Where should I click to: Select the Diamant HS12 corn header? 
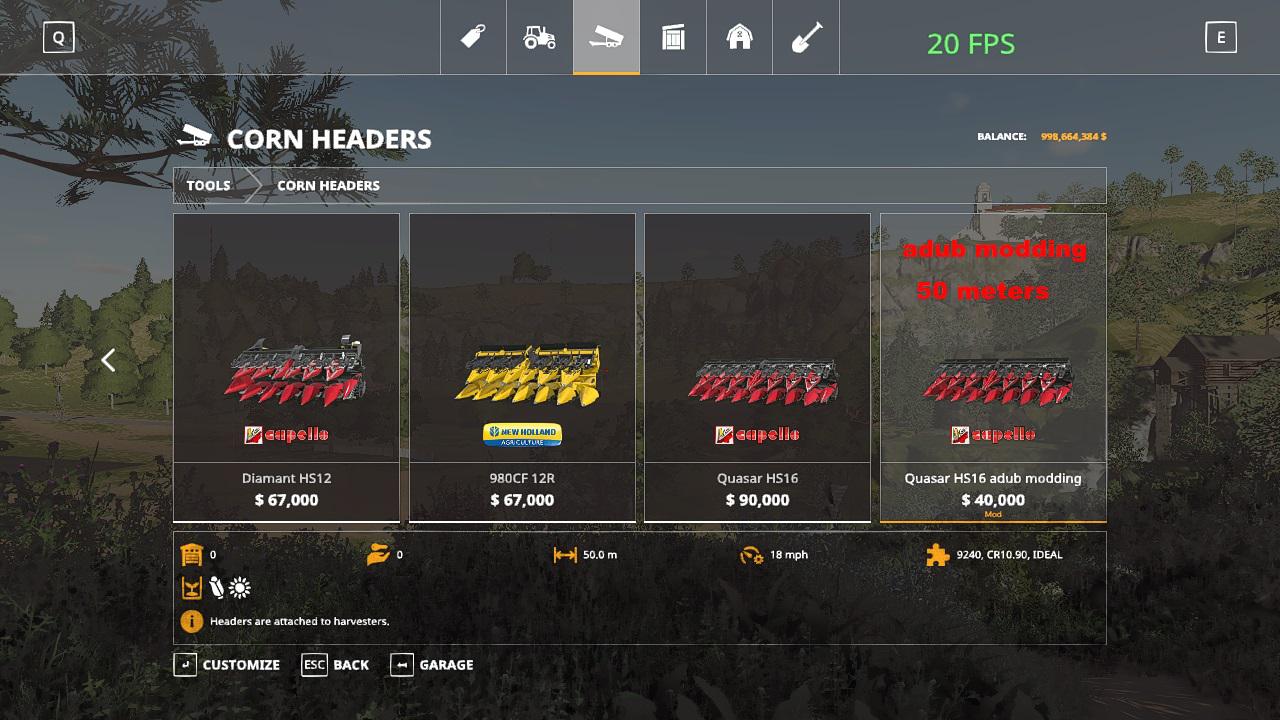point(286,367)
